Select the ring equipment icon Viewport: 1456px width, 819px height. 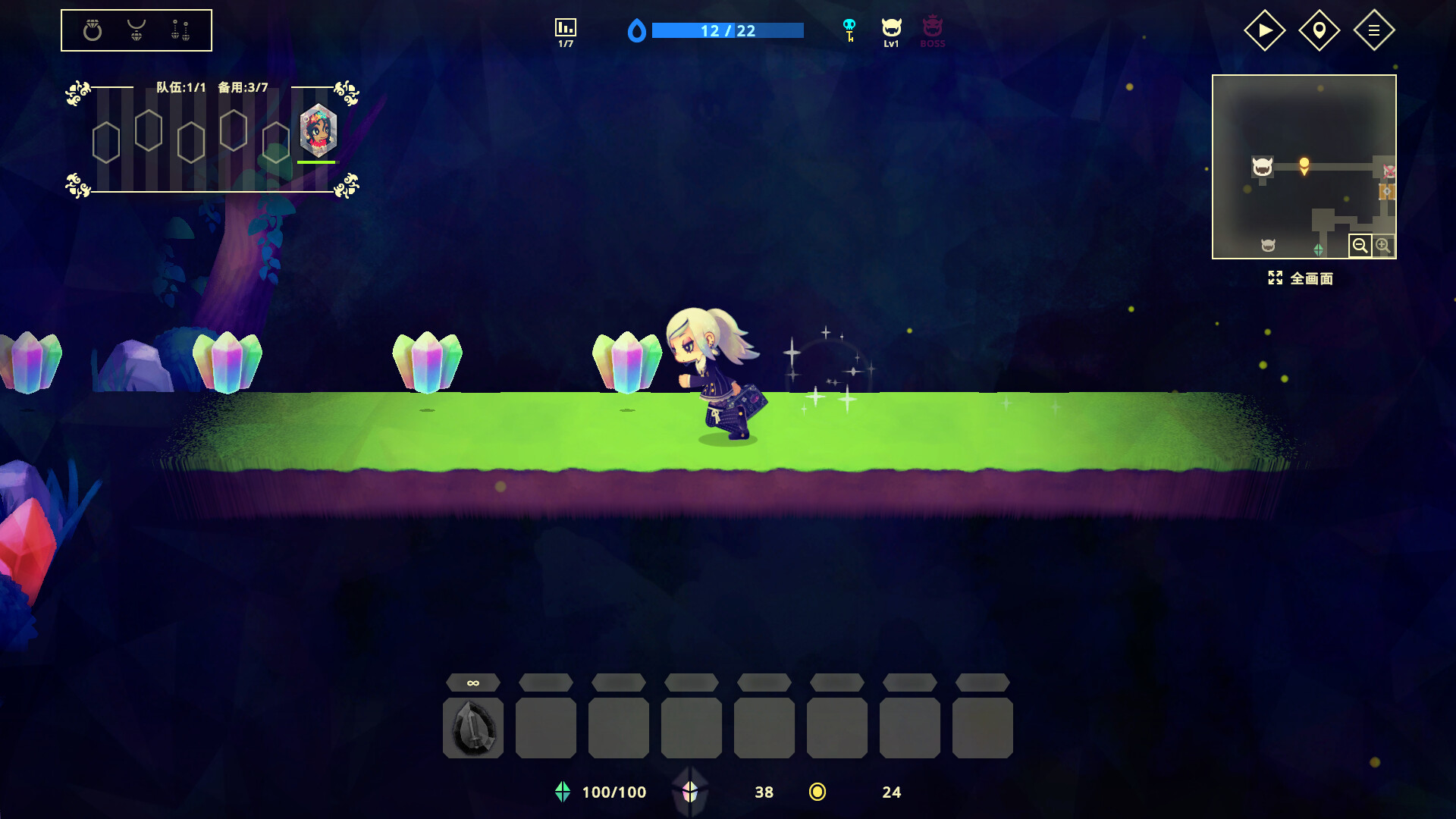click(x=91, y=30)
